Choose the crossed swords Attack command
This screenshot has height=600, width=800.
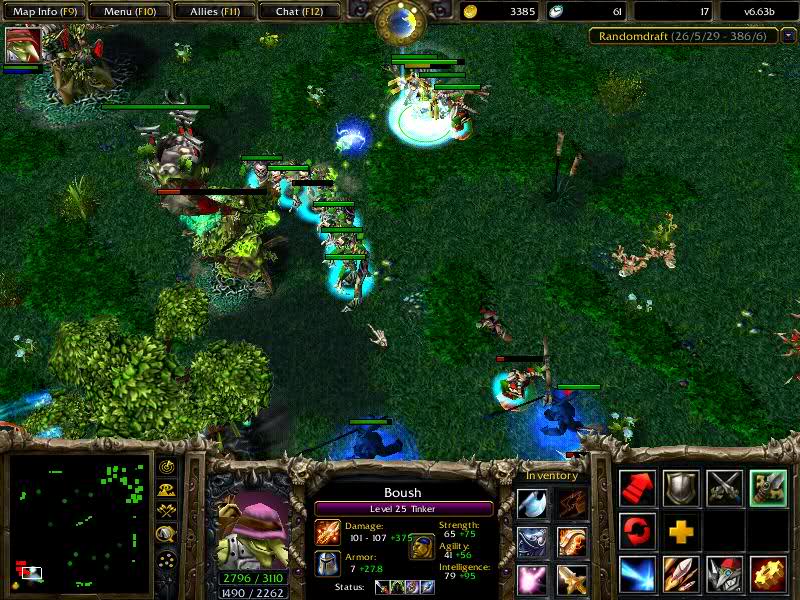coord(724,487)
